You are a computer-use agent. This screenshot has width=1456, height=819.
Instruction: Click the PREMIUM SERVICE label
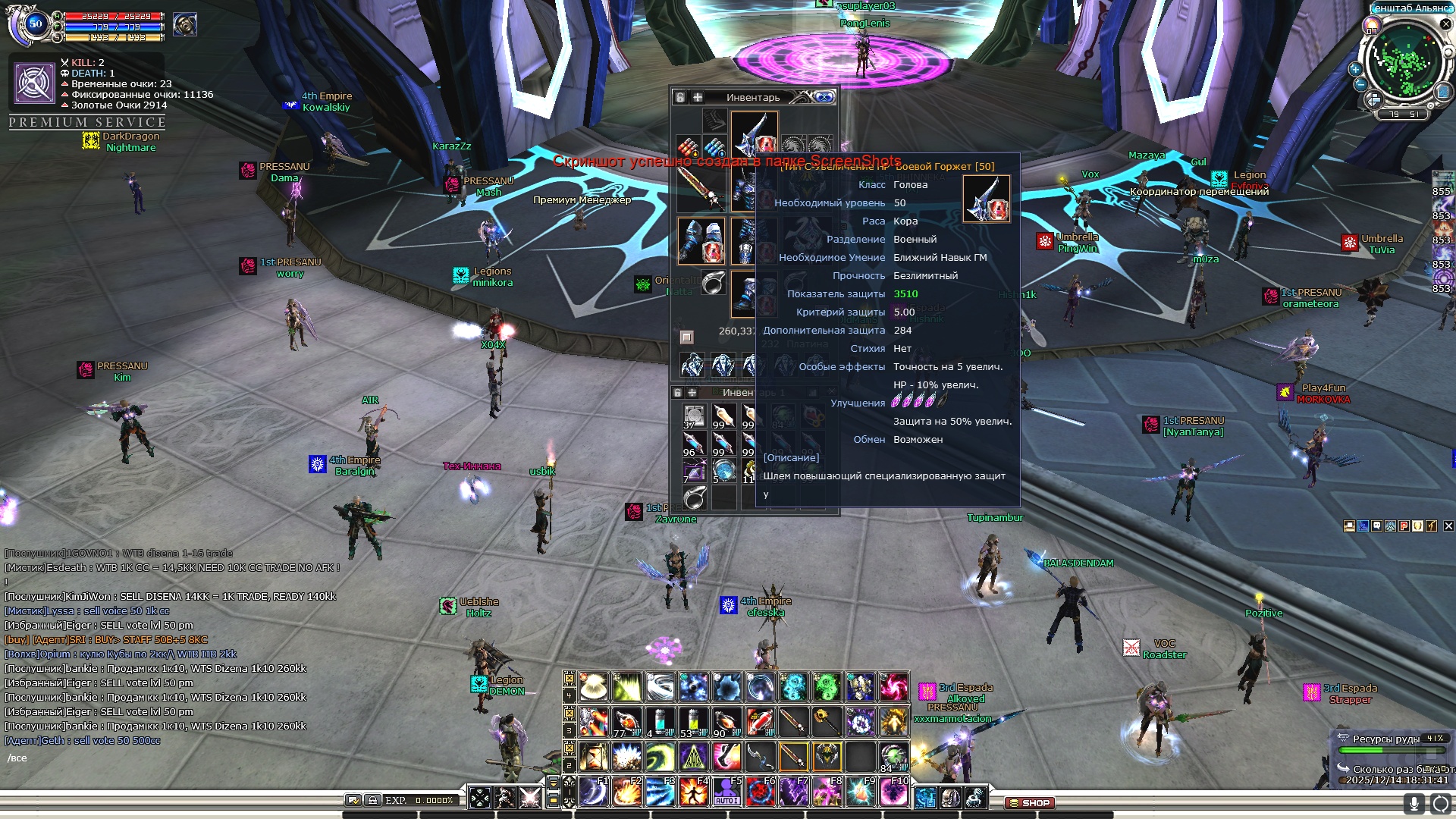click(87, 122)
